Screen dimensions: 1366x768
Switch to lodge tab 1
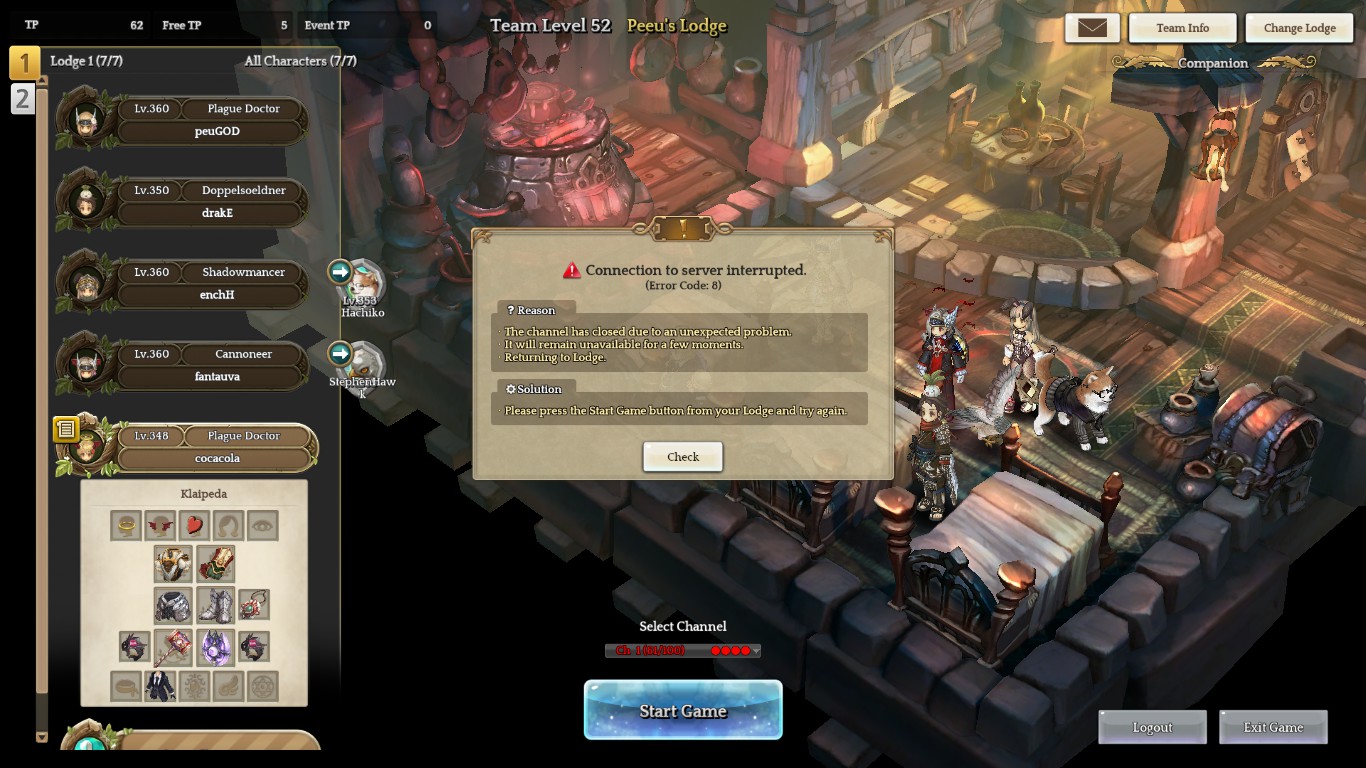(24, 63)
